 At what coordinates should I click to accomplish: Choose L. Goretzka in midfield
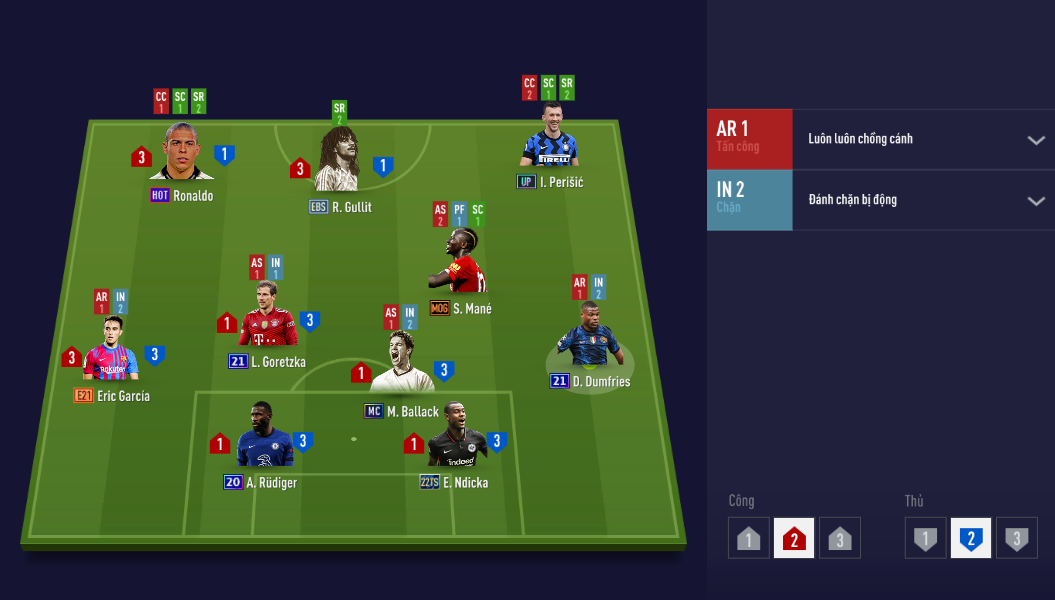[267, 319]
